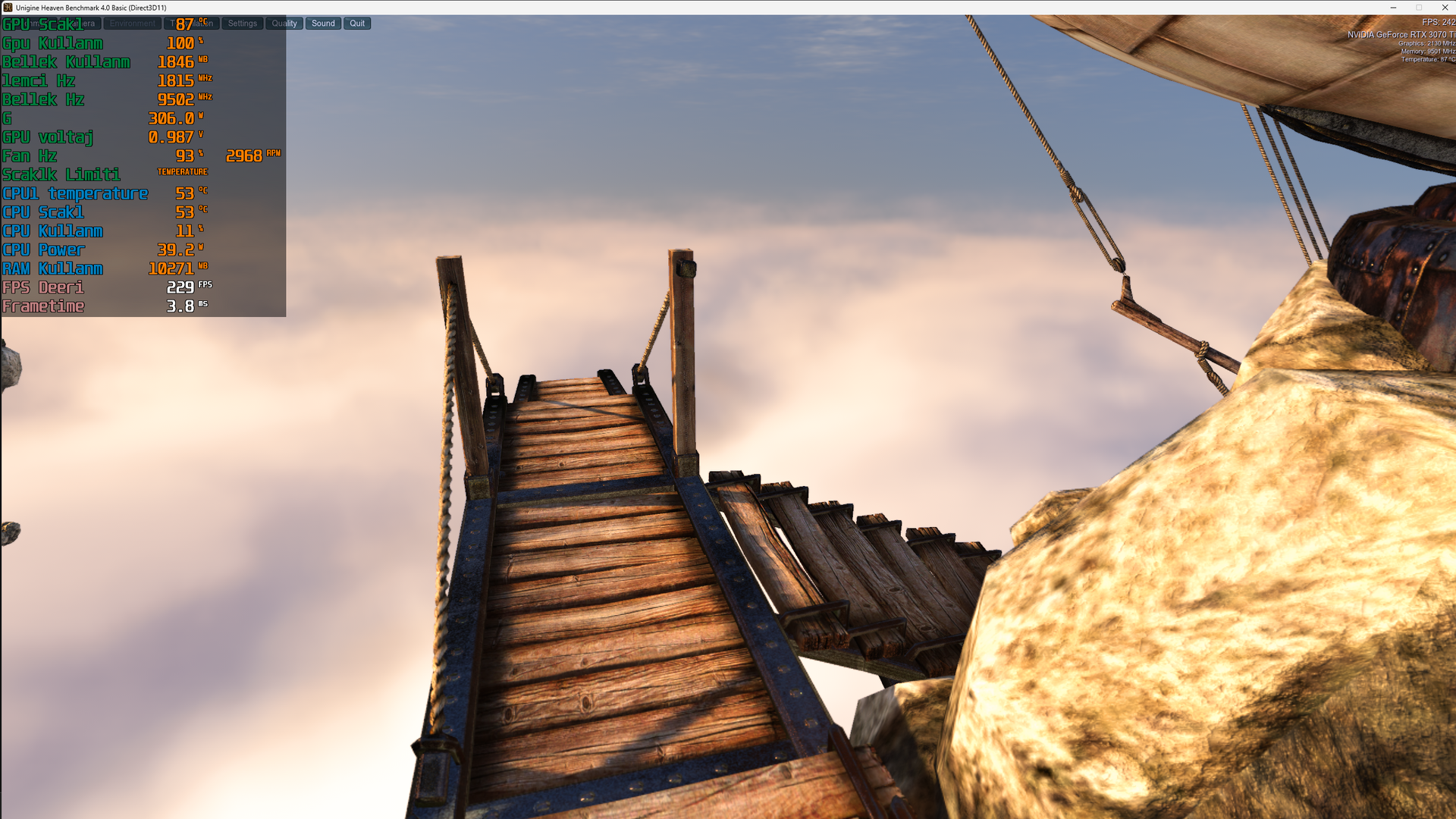Click the GPU voltaj voltage reading
The width and height of the screenshot is (1456, 819).
171,137
